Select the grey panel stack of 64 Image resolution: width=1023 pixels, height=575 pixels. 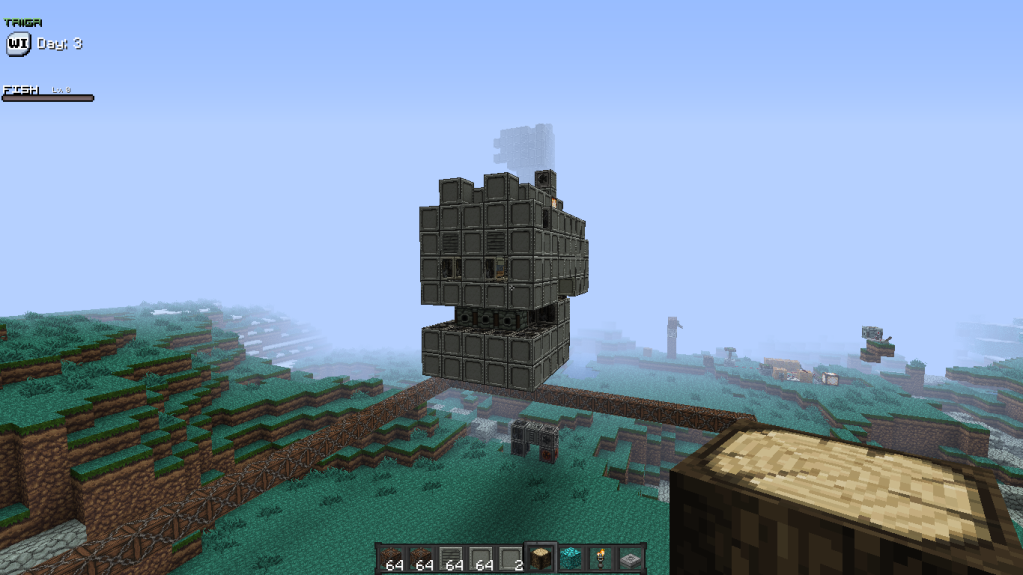pyautogui.click(x=481, y=559)
